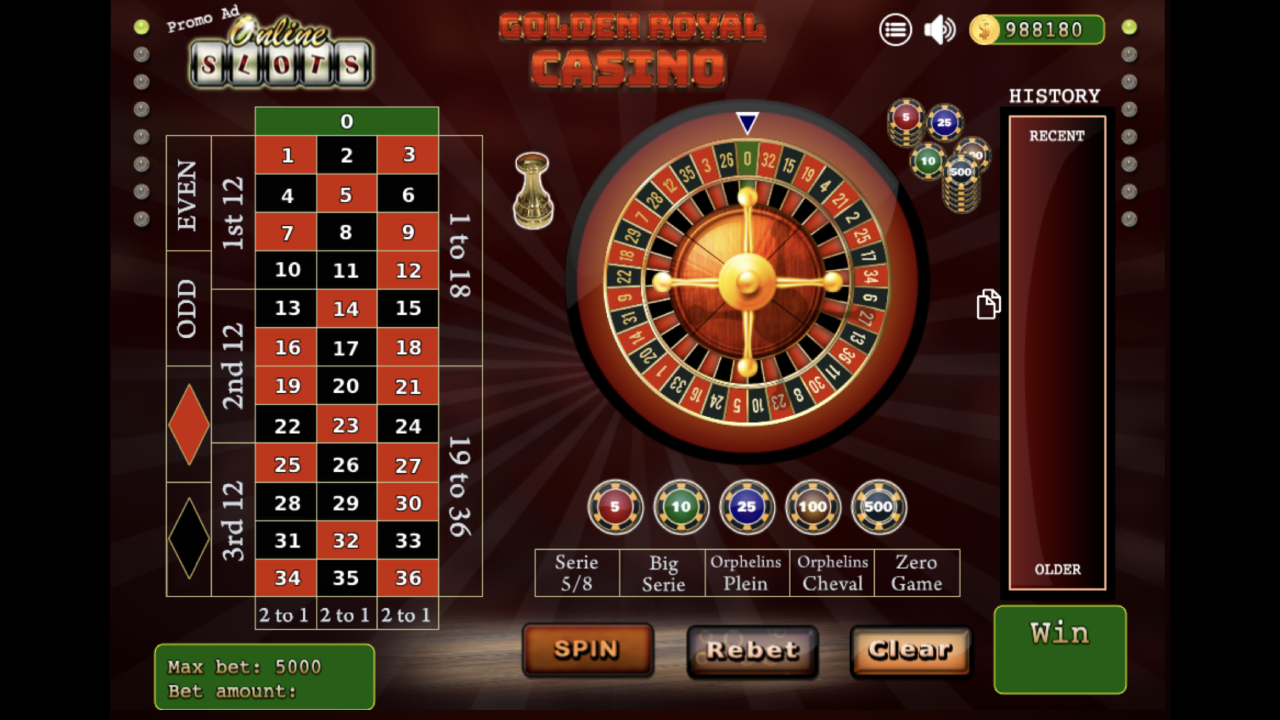Click the gold coin balance icon
Screen dimensions: 1280x720
point(985,30)
